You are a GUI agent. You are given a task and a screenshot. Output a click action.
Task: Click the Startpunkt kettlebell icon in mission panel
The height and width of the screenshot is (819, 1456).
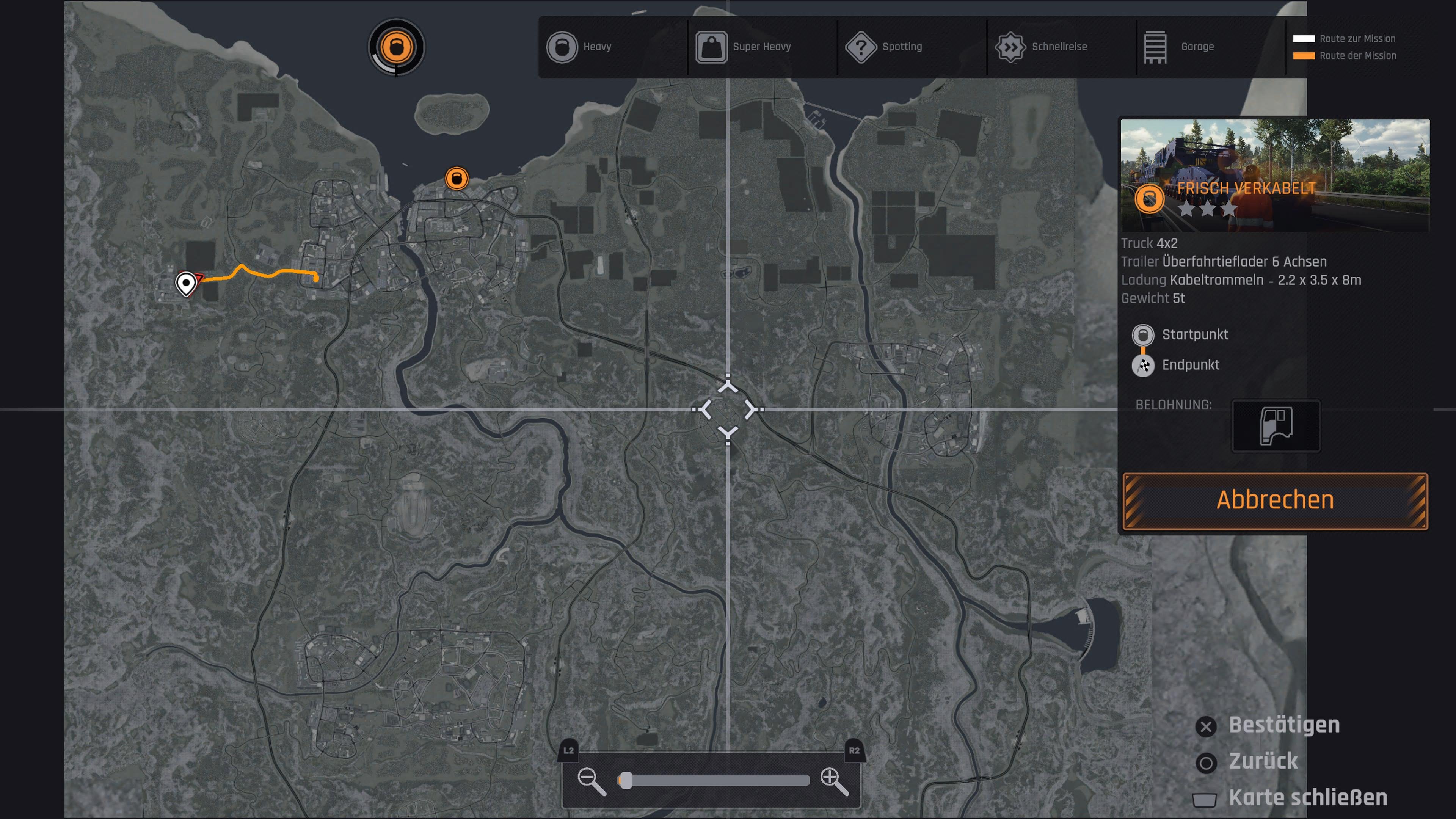click(1144, 334)
